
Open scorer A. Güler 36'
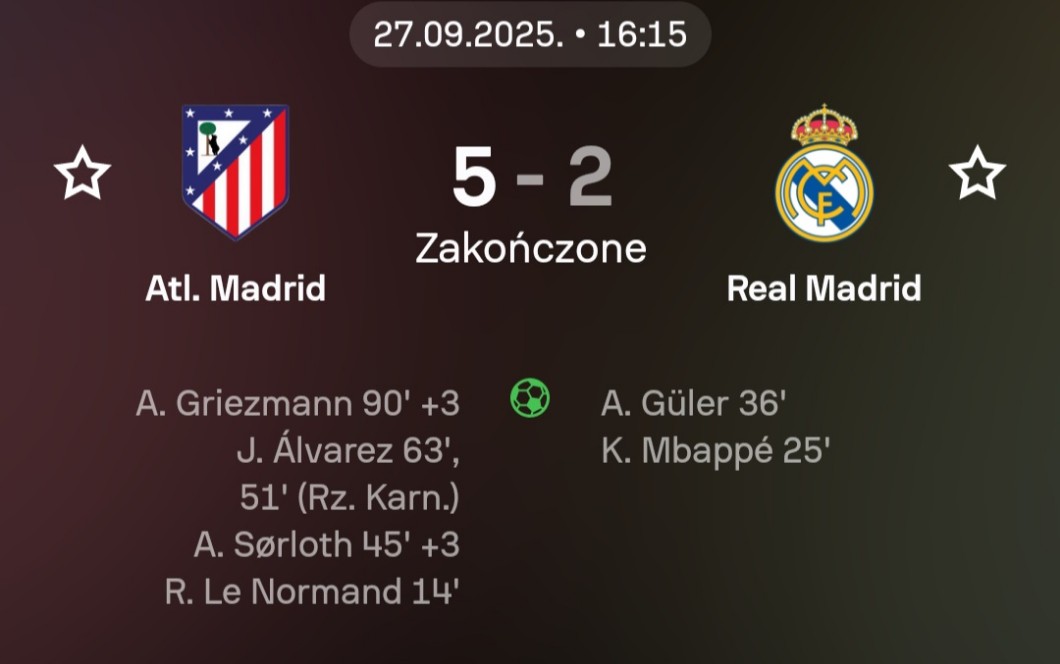point(693,403)
